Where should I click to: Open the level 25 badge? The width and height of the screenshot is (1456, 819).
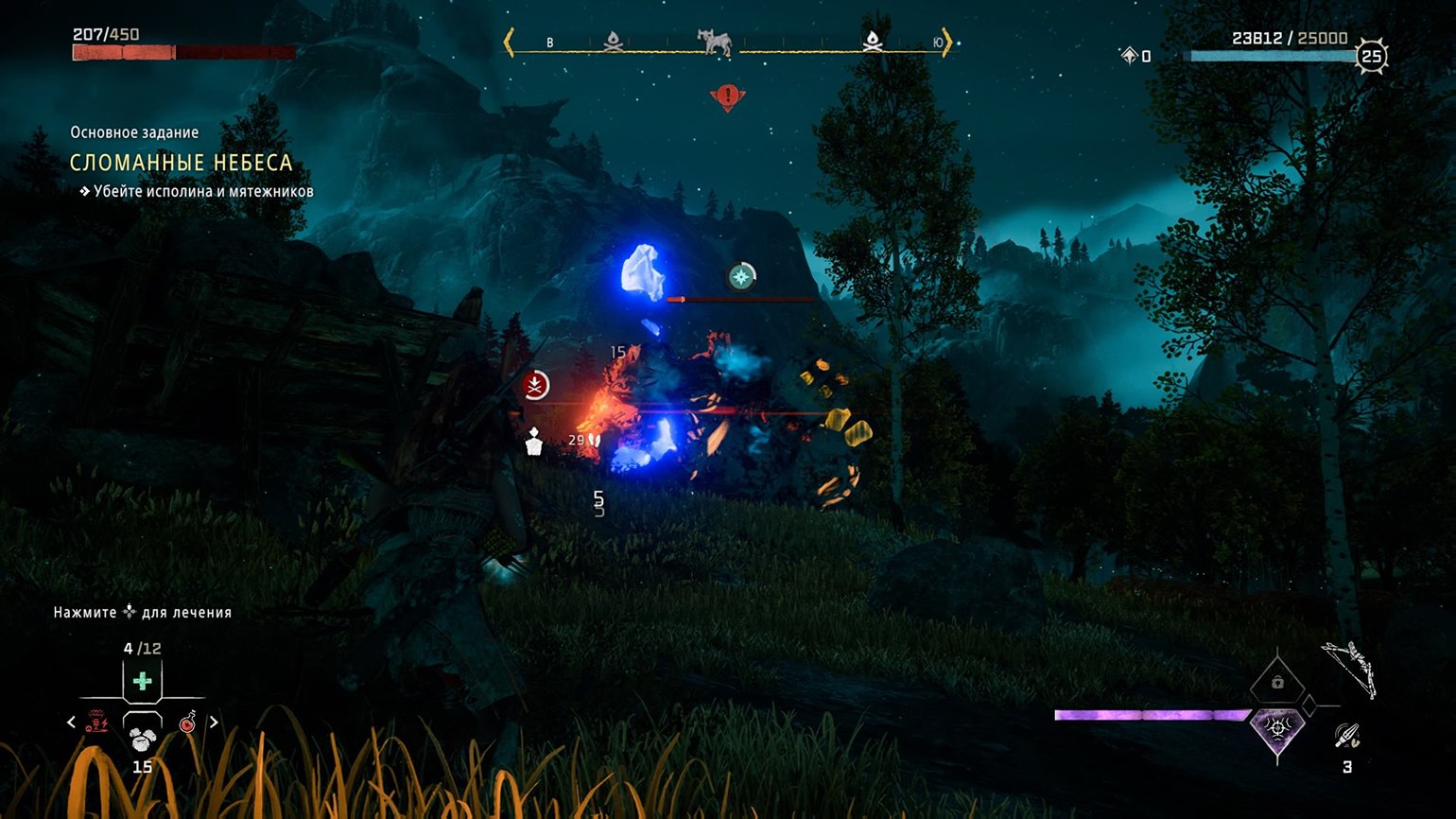point(1371,57)
